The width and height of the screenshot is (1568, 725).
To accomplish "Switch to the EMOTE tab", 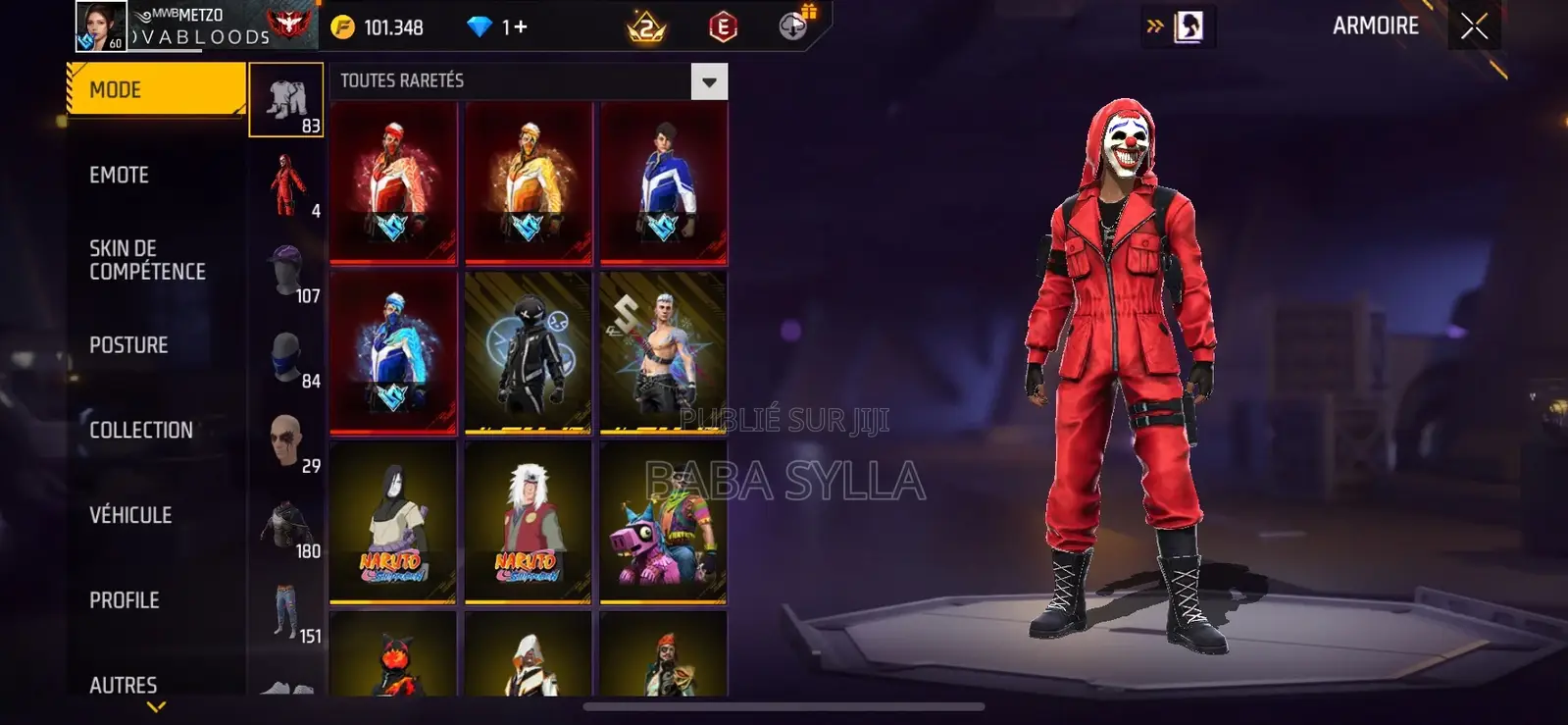I will click(x=120, y=174).
